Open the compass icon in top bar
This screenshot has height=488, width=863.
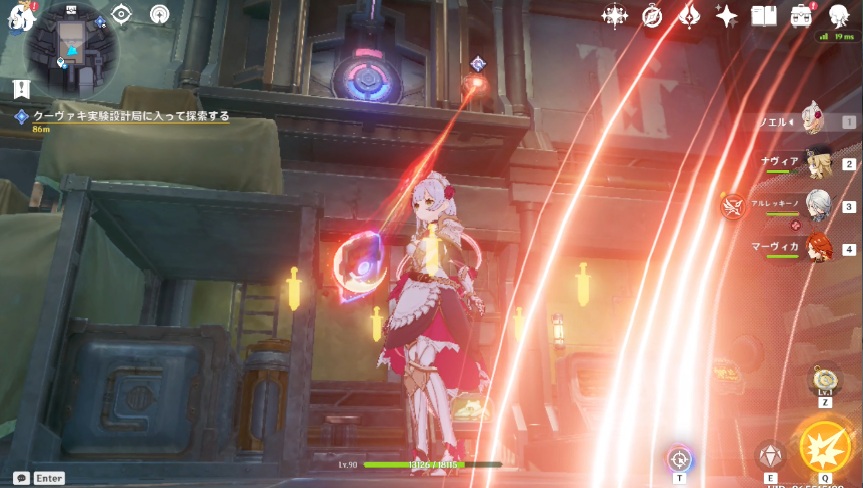point(652,16)
